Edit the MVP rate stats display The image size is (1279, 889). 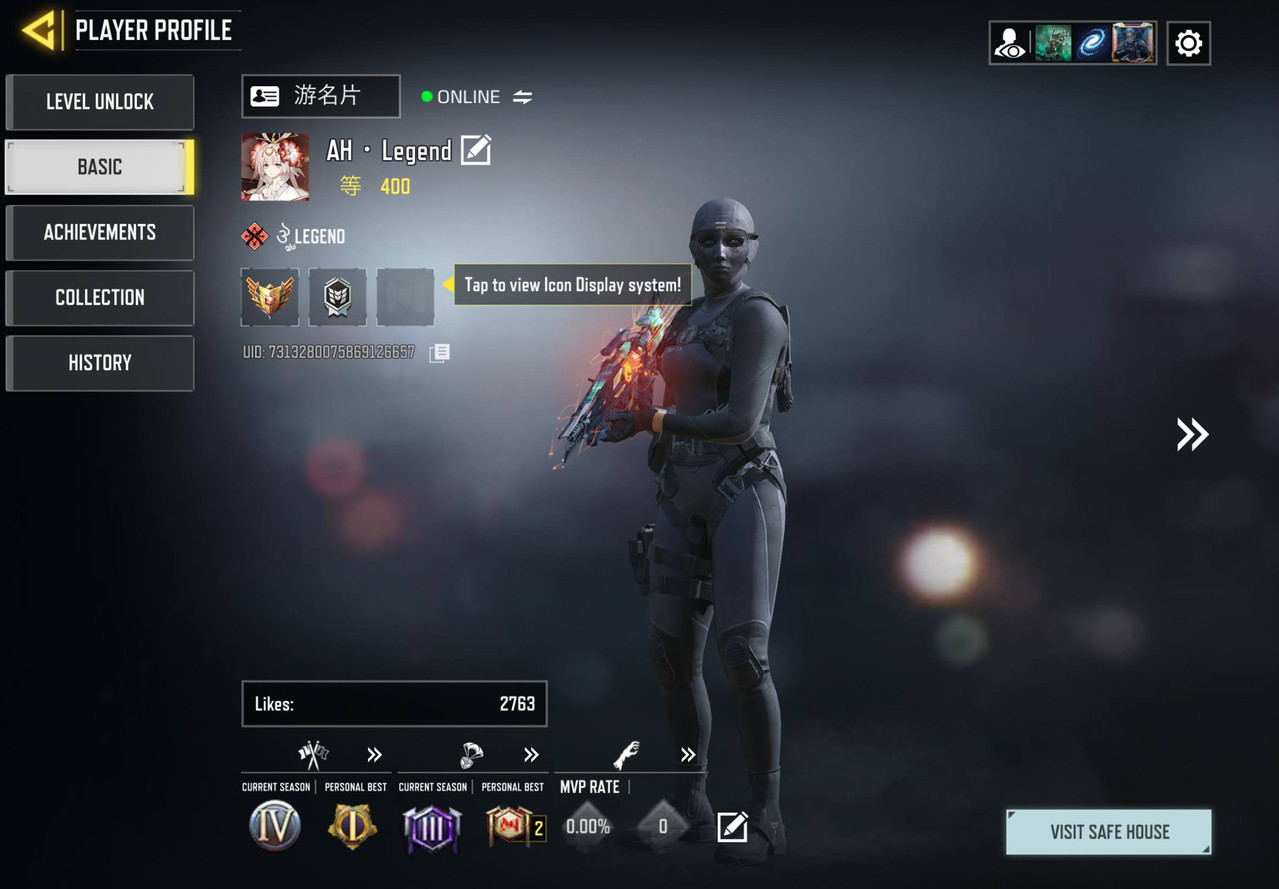click(x=732, y=827)
